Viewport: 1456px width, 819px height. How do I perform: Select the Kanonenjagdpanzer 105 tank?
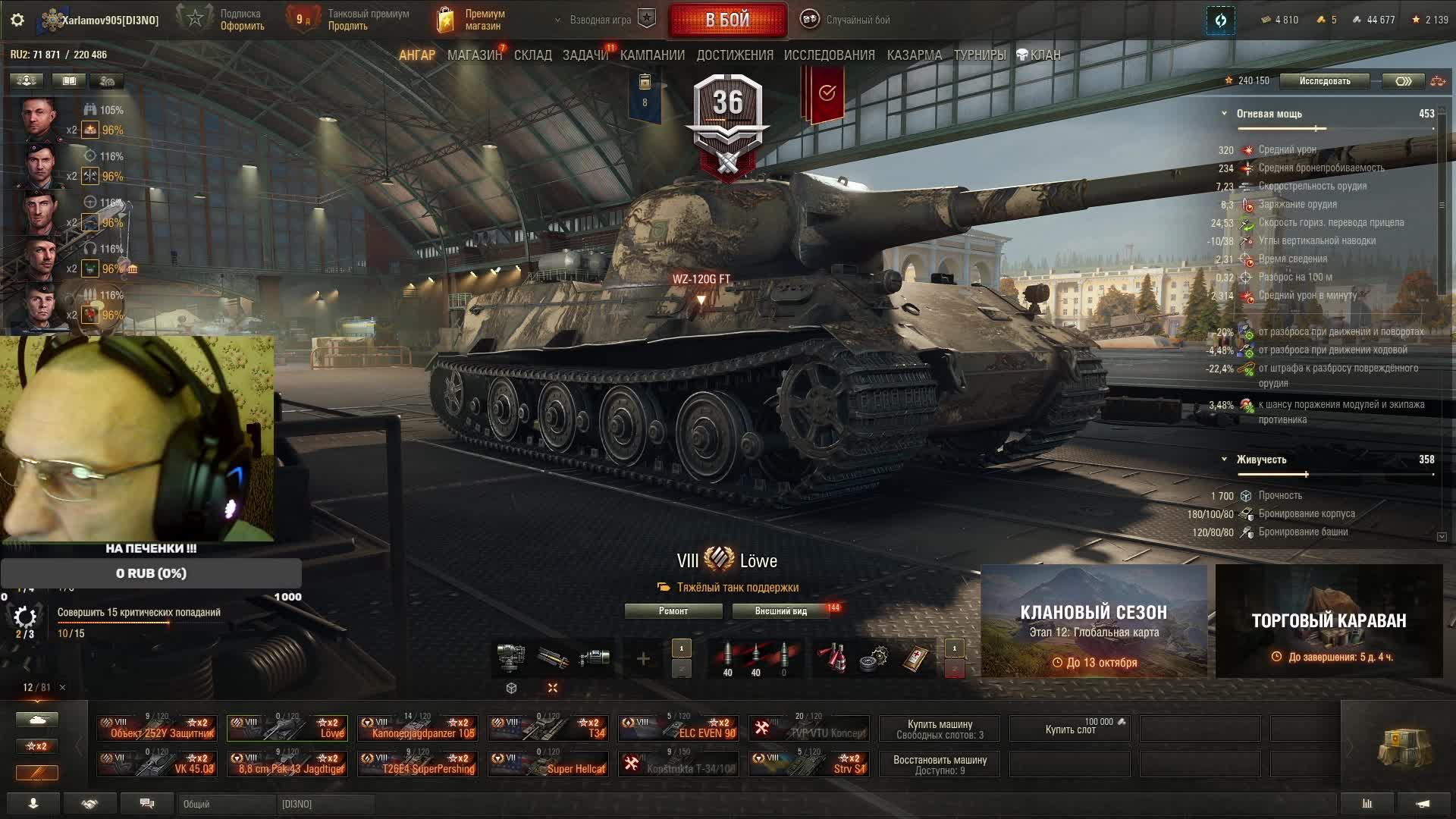tap(418, 728)
